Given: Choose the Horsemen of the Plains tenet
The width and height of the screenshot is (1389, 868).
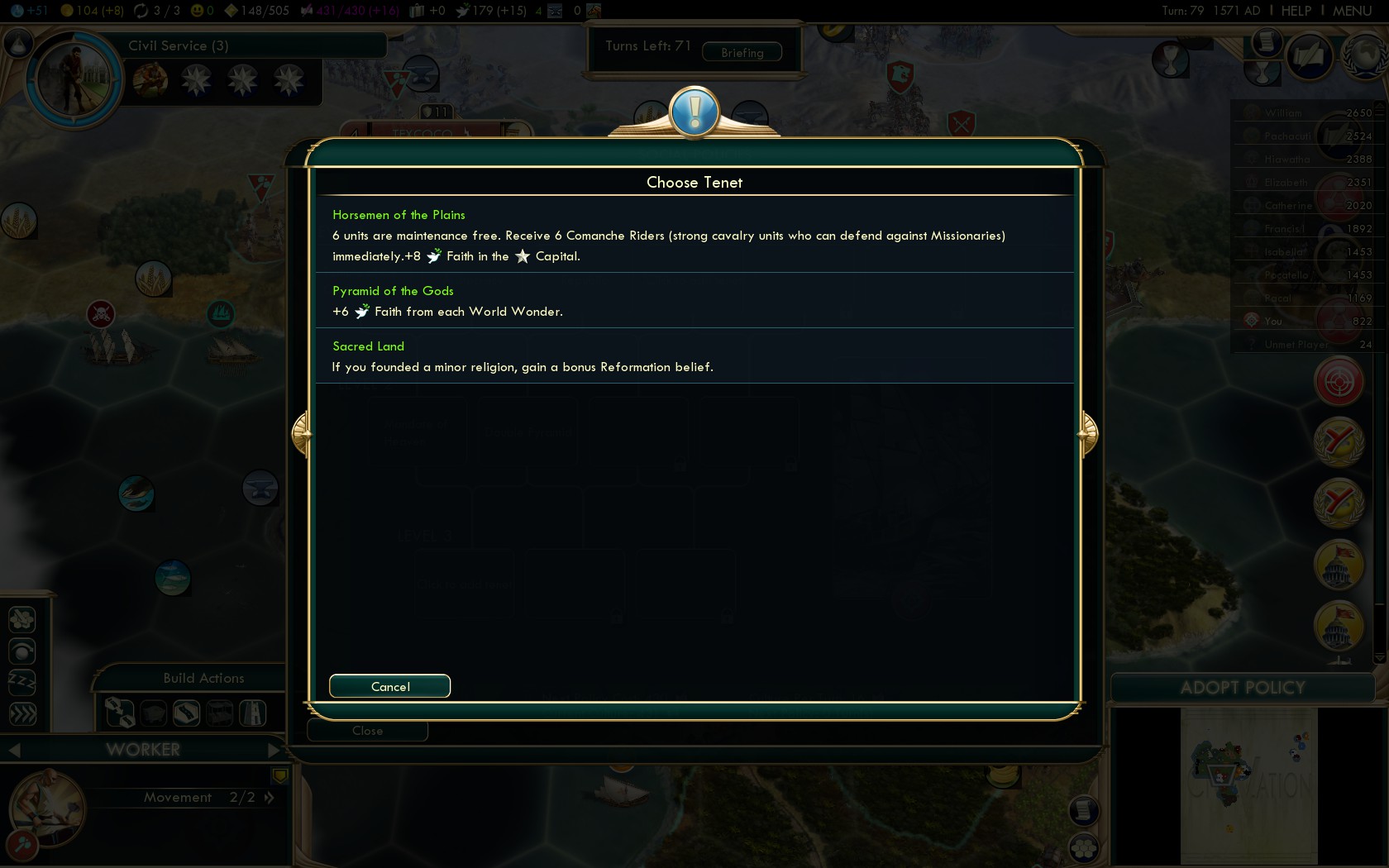Looking at the screenshot, I should click(694, 235).
